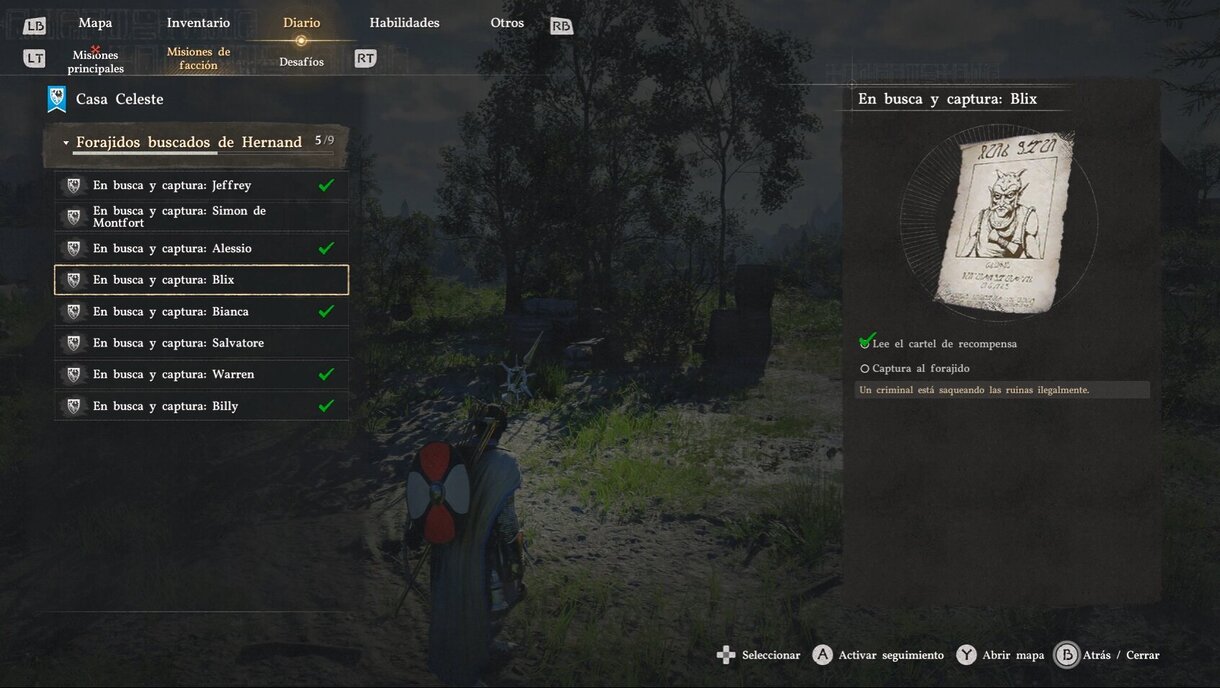Open the Warren bounty quest entry
1220x688 pixels.
pyautogui.click(x=201, y=374)
